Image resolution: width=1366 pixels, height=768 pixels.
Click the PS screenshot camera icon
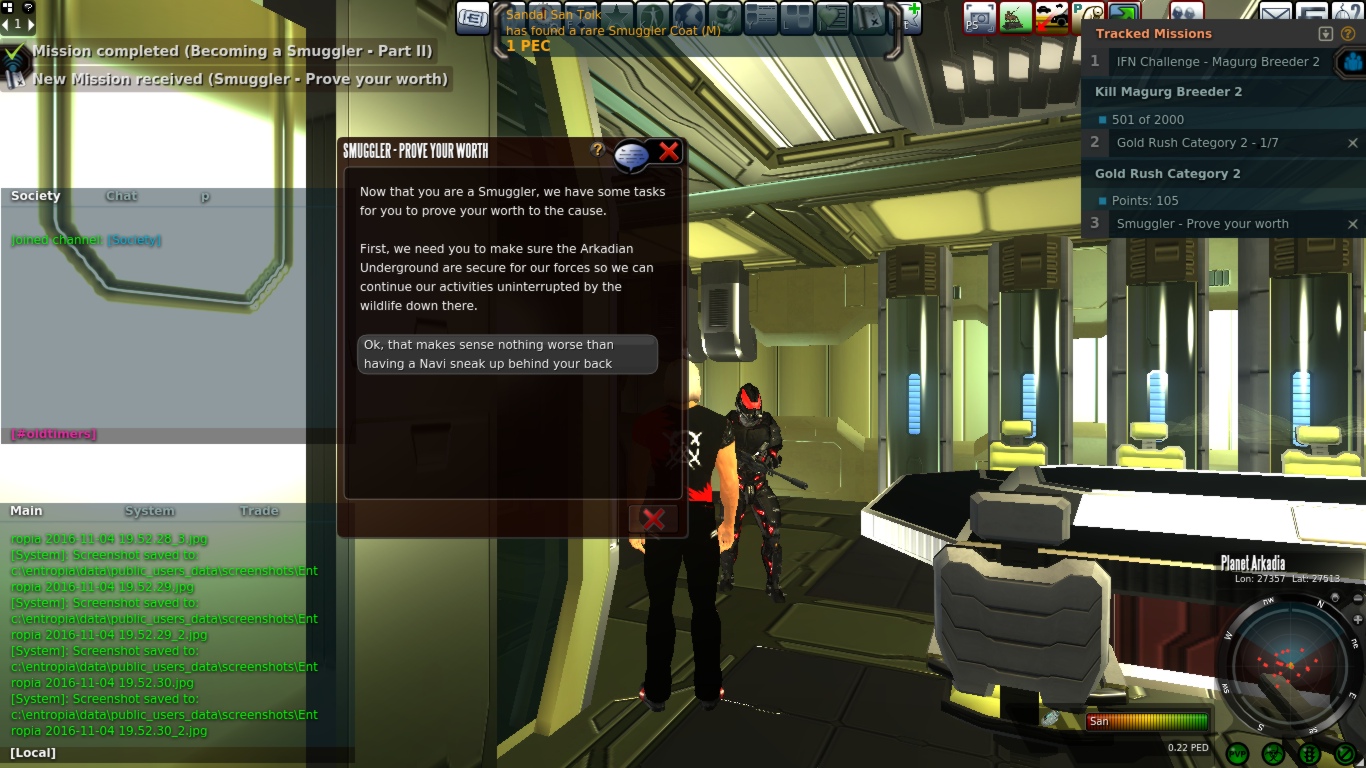point(979,17)
